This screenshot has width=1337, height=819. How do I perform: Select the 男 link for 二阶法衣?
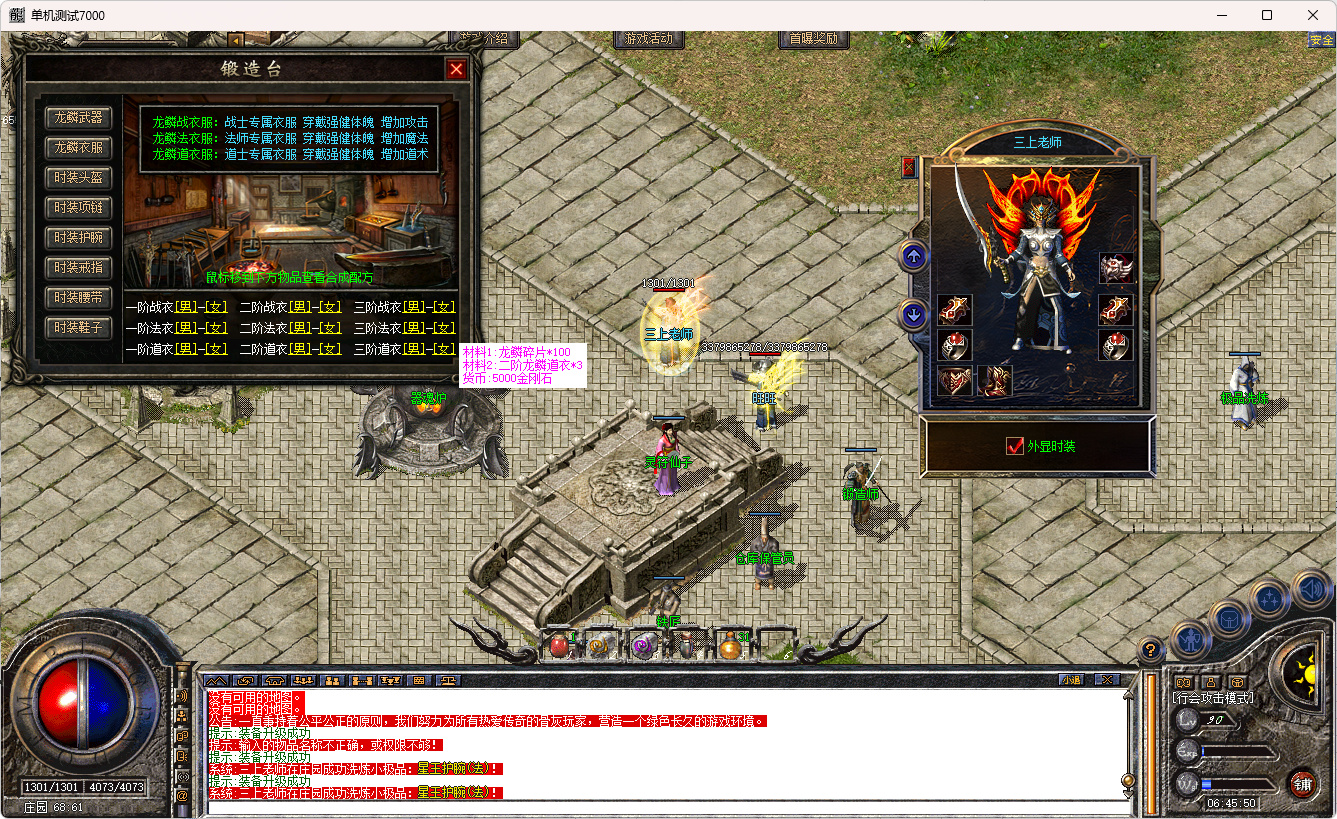click(x=300, y=328)
